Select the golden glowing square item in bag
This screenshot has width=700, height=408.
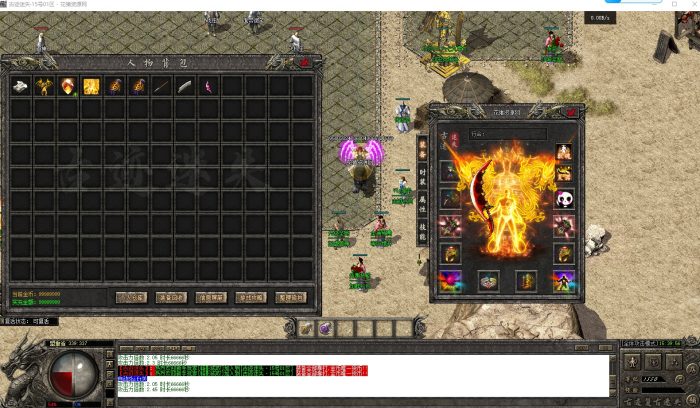pyautogui.click(x=91, y=86)
